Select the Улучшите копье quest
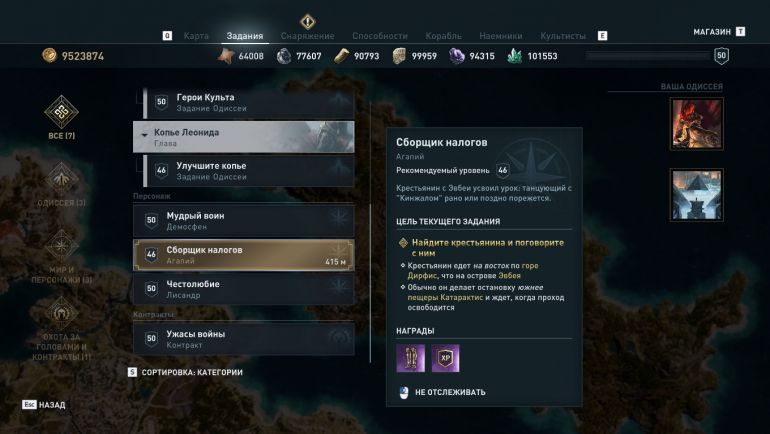This screenshot has height=434, width=770. point(243,170)
